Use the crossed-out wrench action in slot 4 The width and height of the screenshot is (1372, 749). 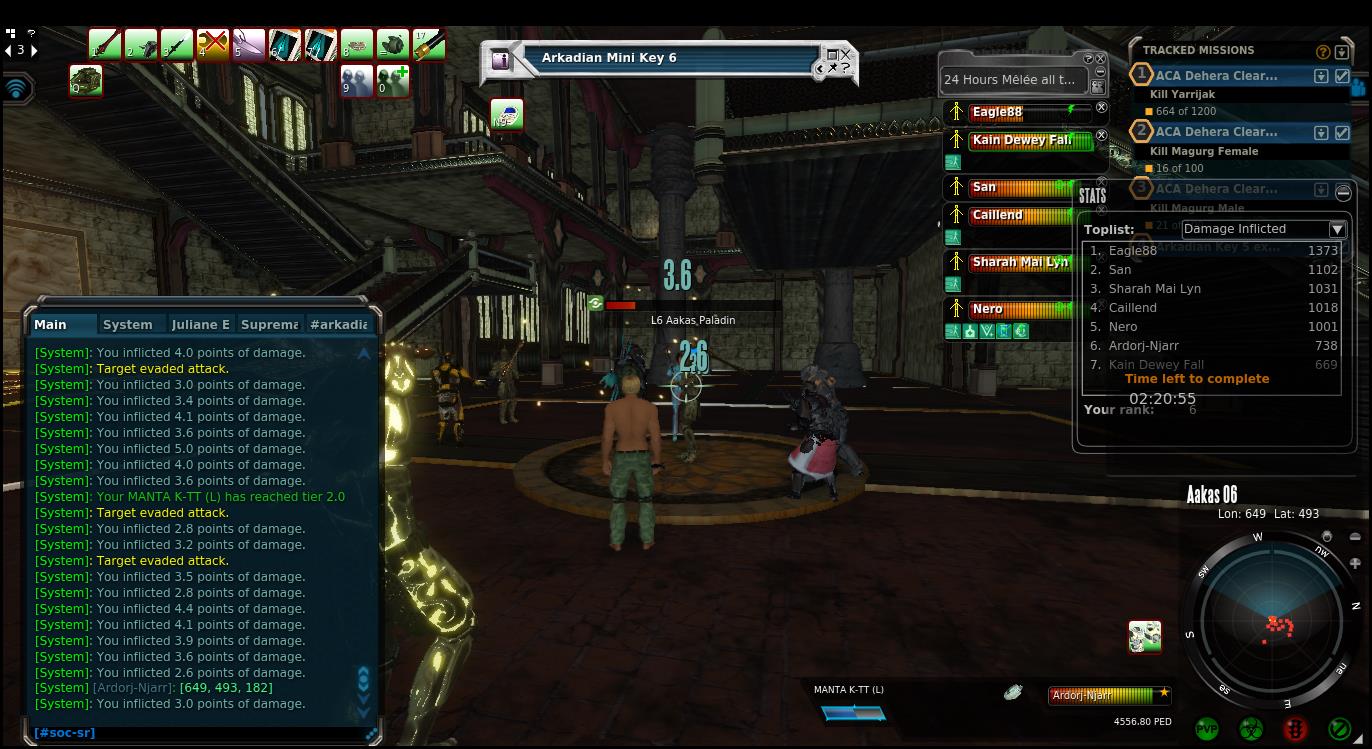point(212,45)
